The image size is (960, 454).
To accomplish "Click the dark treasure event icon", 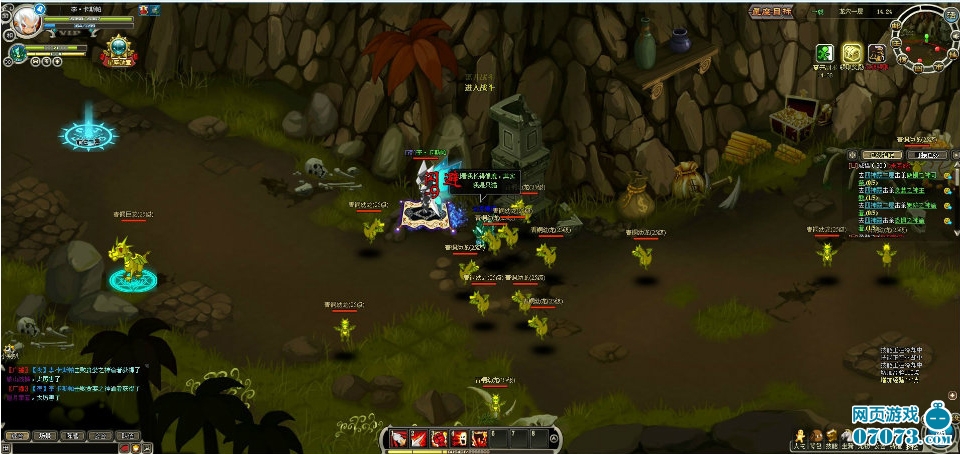I will pos(877,53).
